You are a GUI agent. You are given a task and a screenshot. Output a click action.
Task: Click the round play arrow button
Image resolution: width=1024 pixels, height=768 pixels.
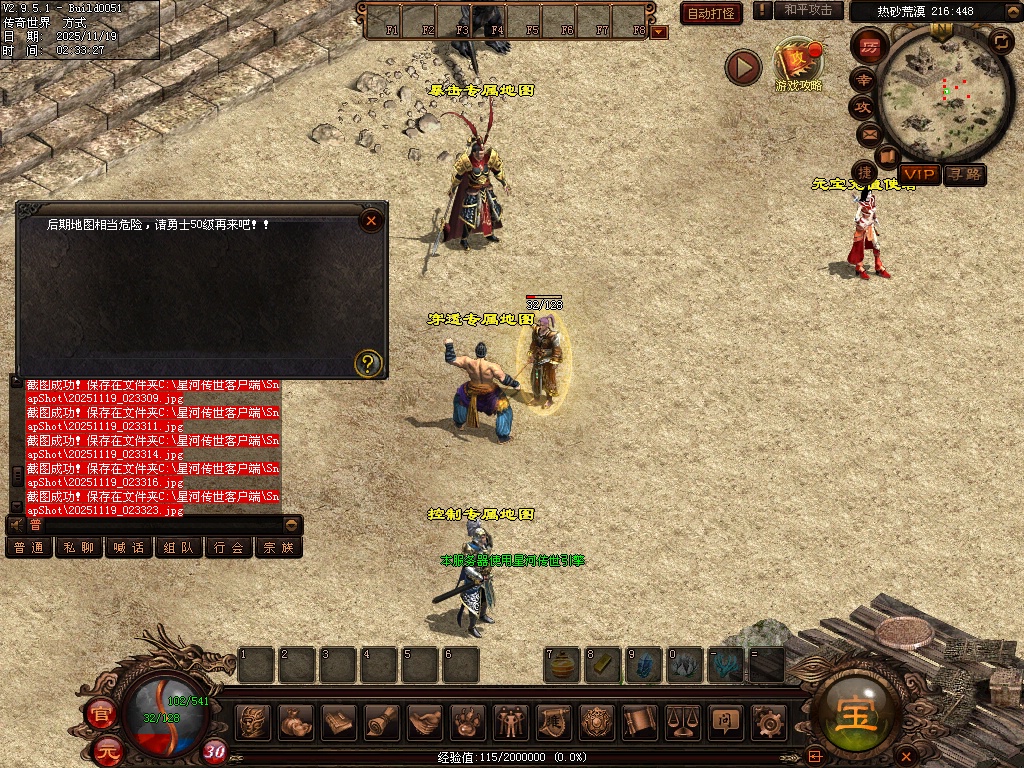coord(743,67)
